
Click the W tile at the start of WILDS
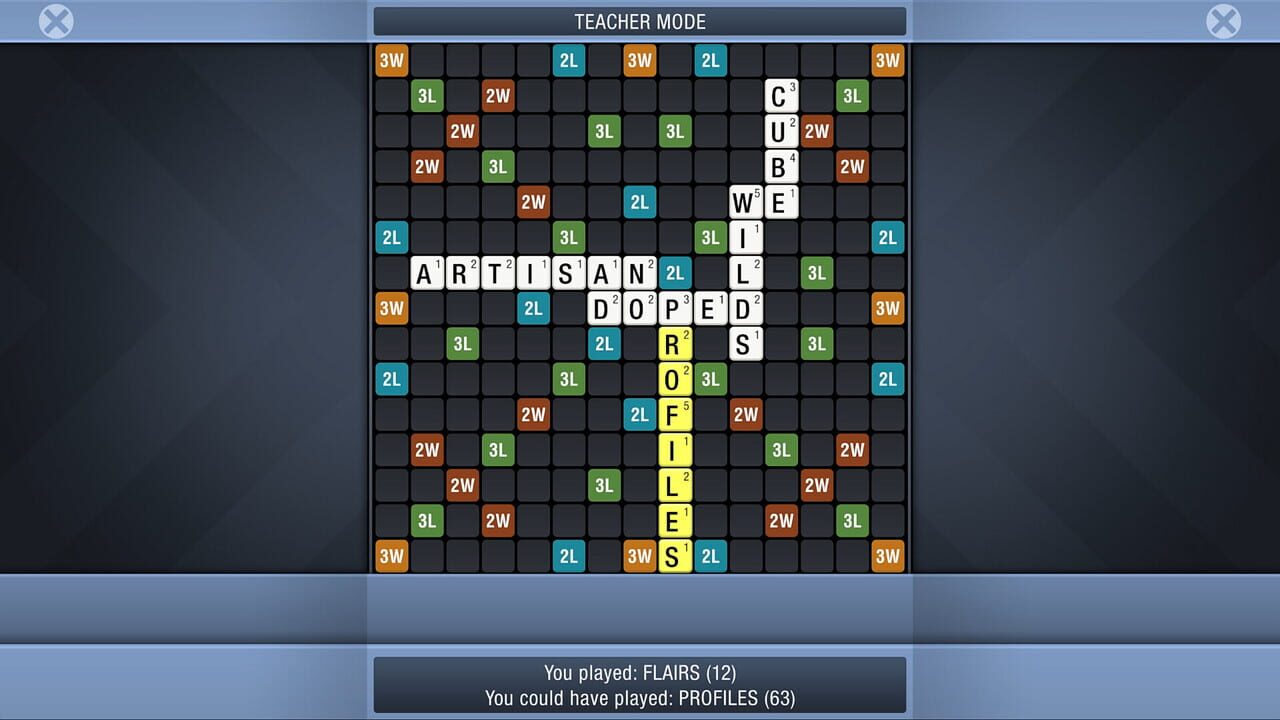click(x=746, y=202)
